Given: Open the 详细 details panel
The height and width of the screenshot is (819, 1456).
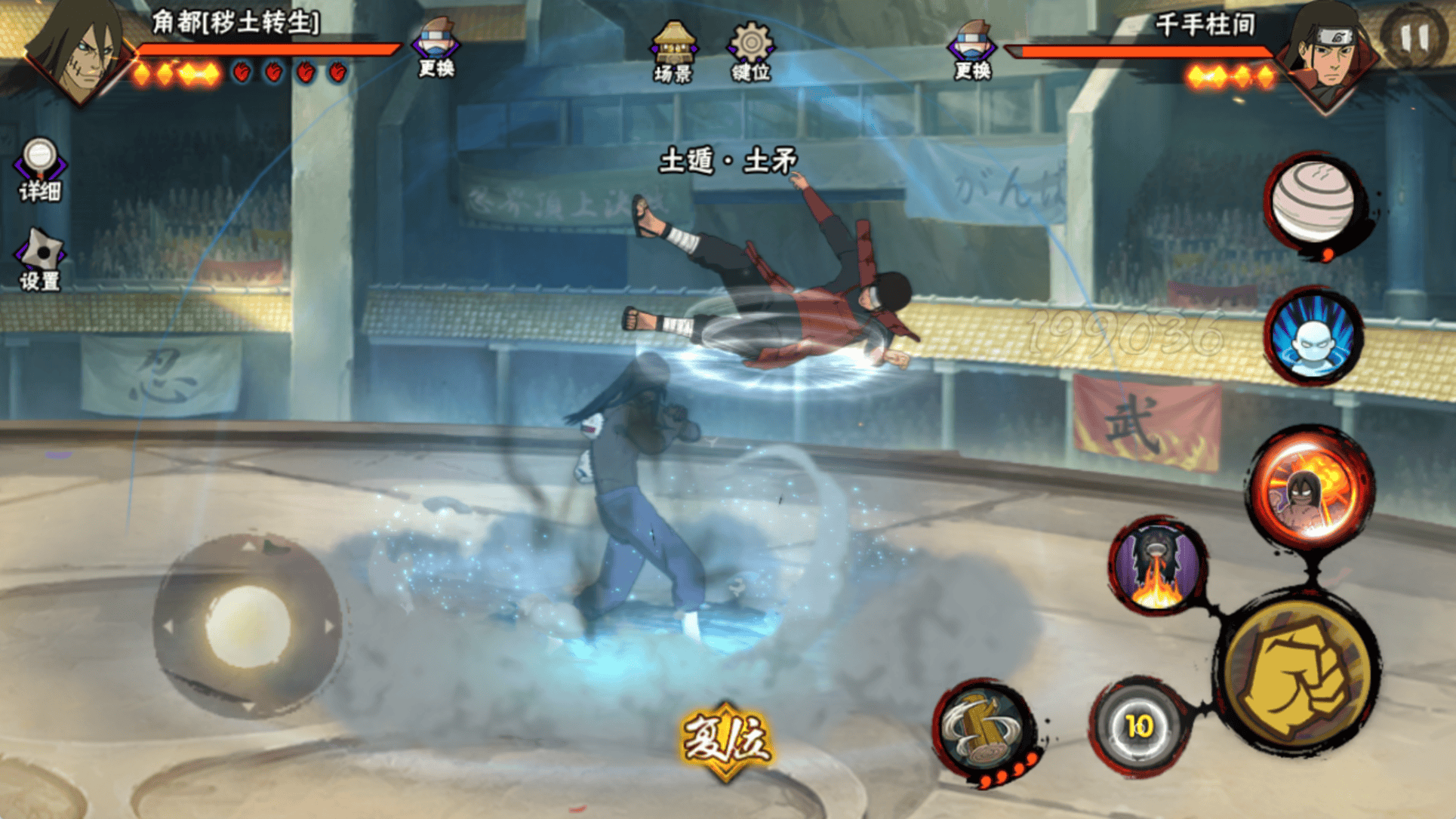Looking at the screenshot, I should click(x=39, y=169).
